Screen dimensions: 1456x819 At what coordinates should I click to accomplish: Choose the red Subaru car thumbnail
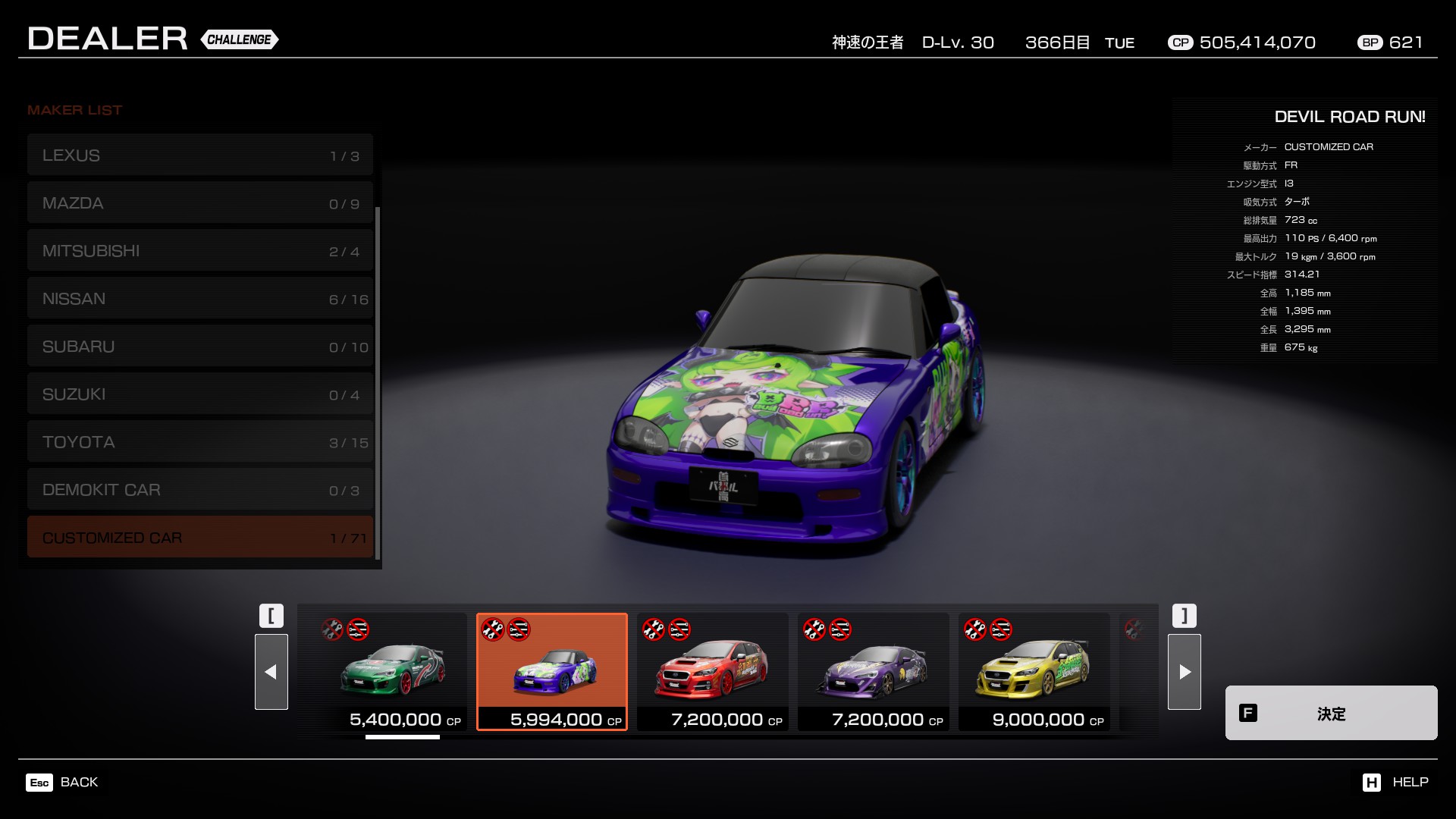(712, 671)
